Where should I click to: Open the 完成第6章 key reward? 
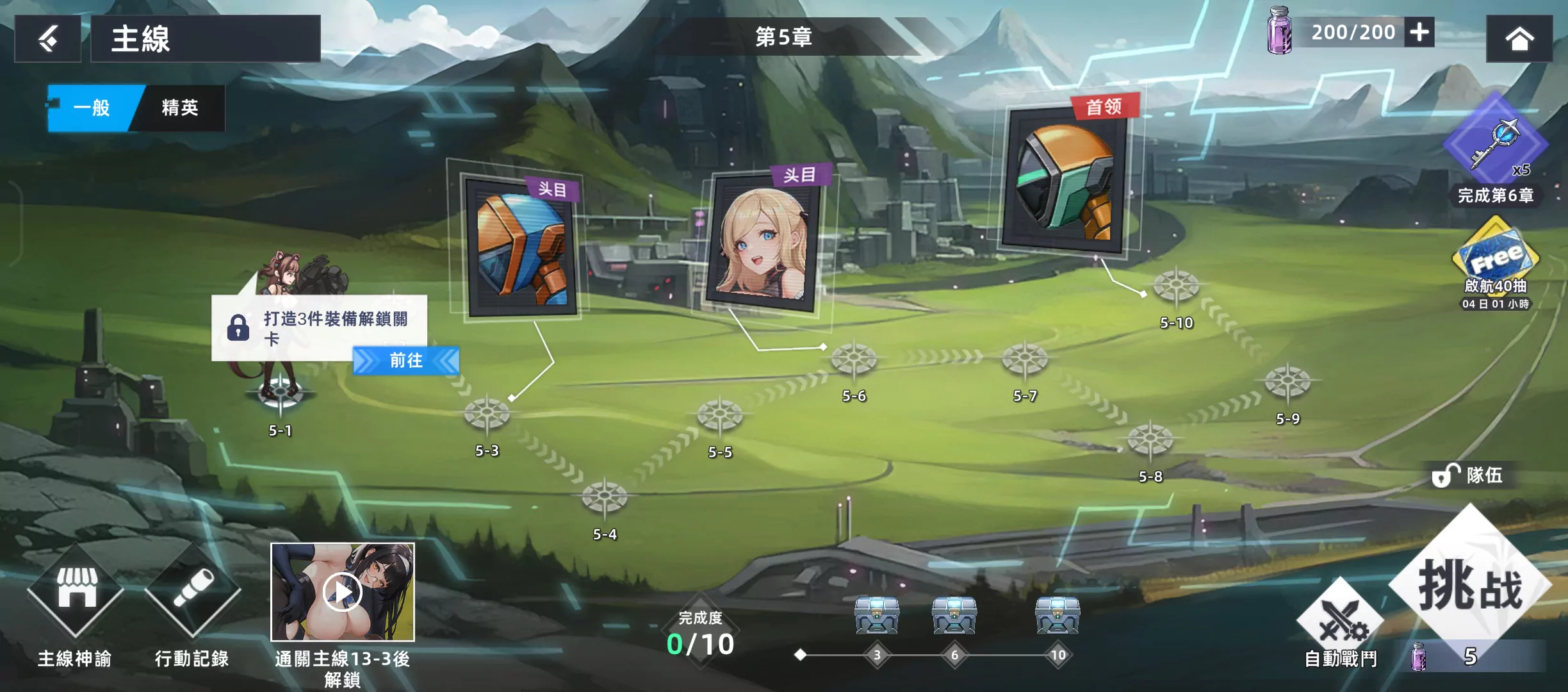[x=1495, y=142]
